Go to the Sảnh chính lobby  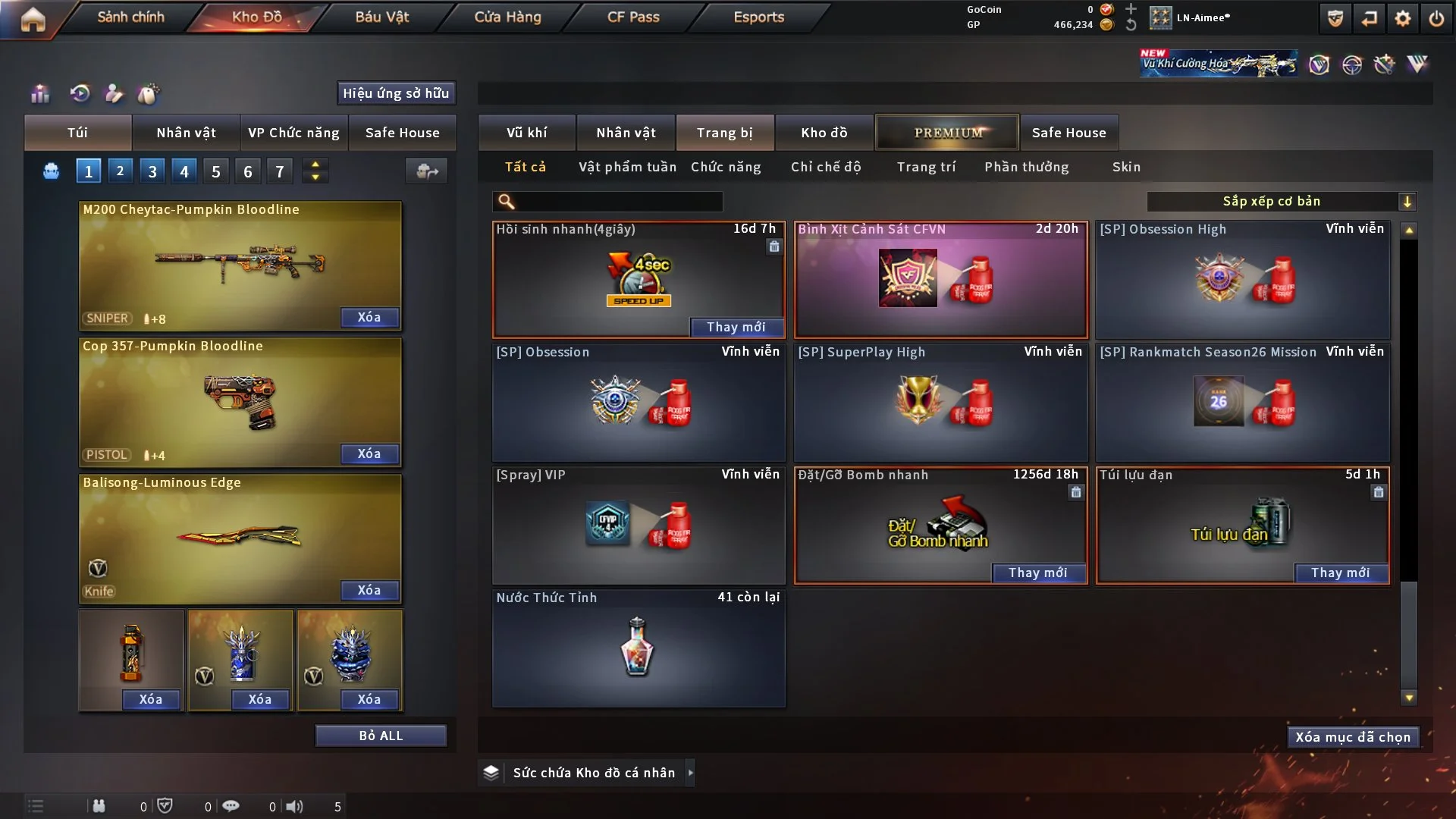click(x=130, y=17)
